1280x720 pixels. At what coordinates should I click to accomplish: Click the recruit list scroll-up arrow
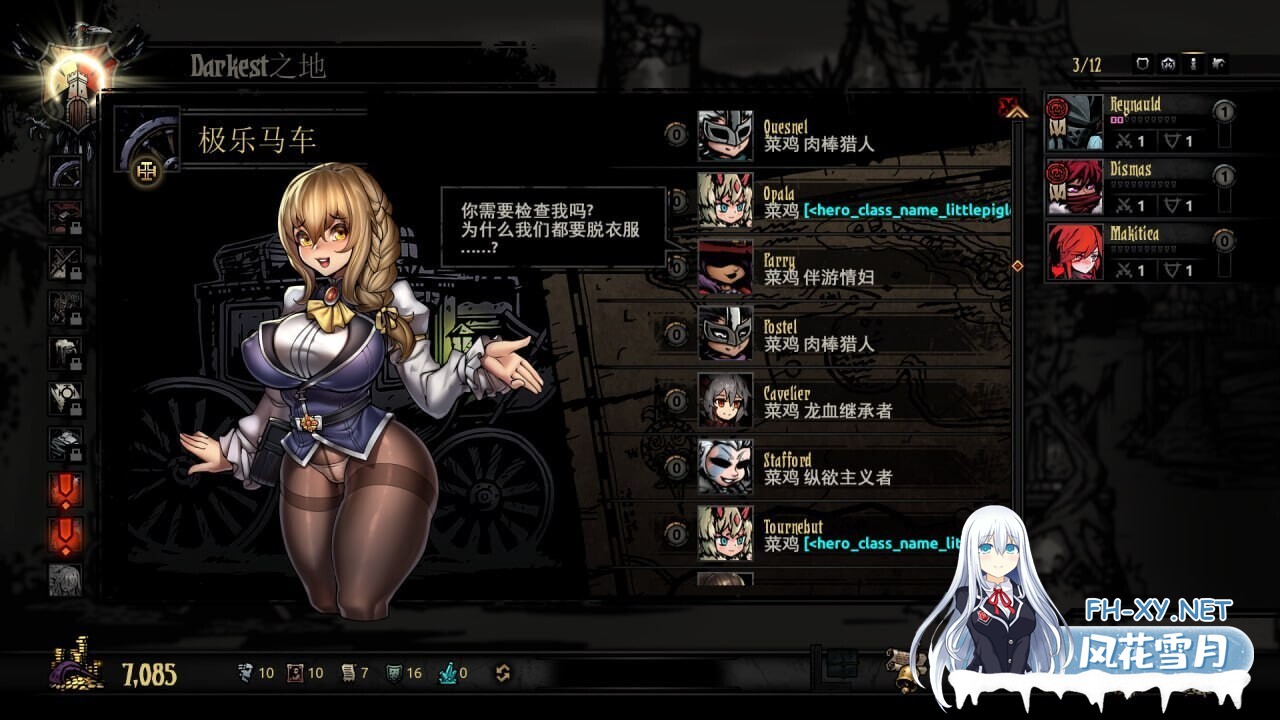coord(1018,113)
